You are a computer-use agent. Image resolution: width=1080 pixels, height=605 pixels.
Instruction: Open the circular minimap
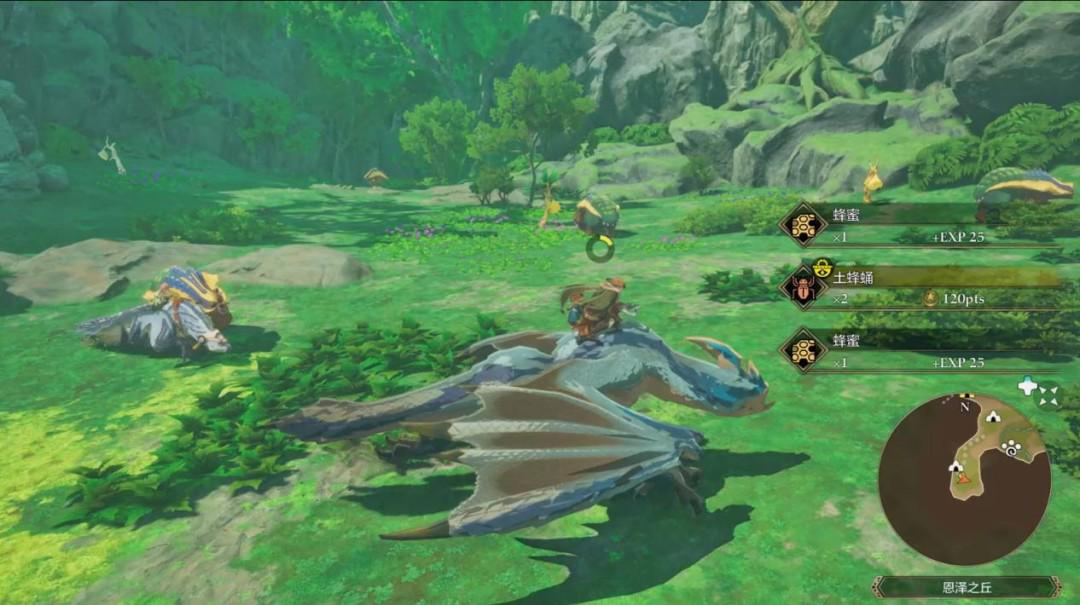click(x=964, y=478)
